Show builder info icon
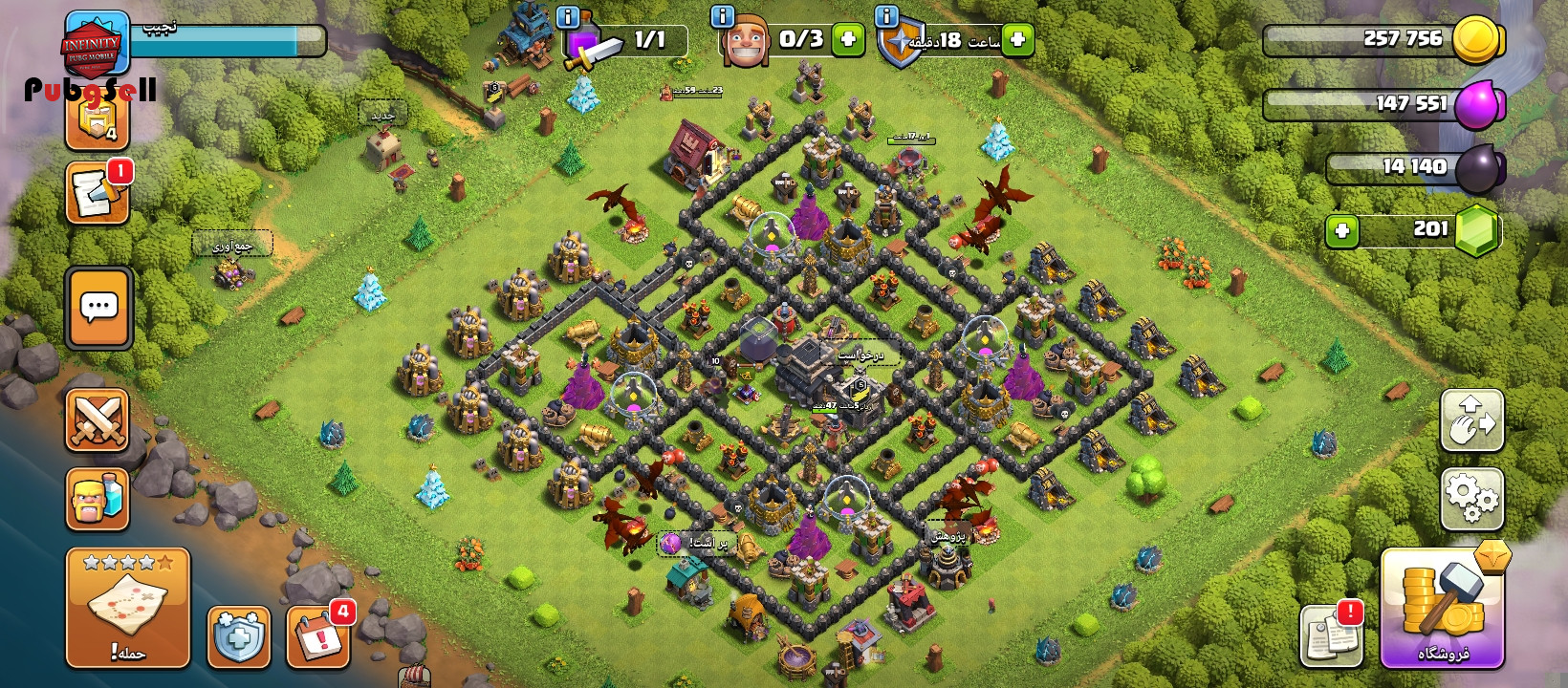 (722, 16)
